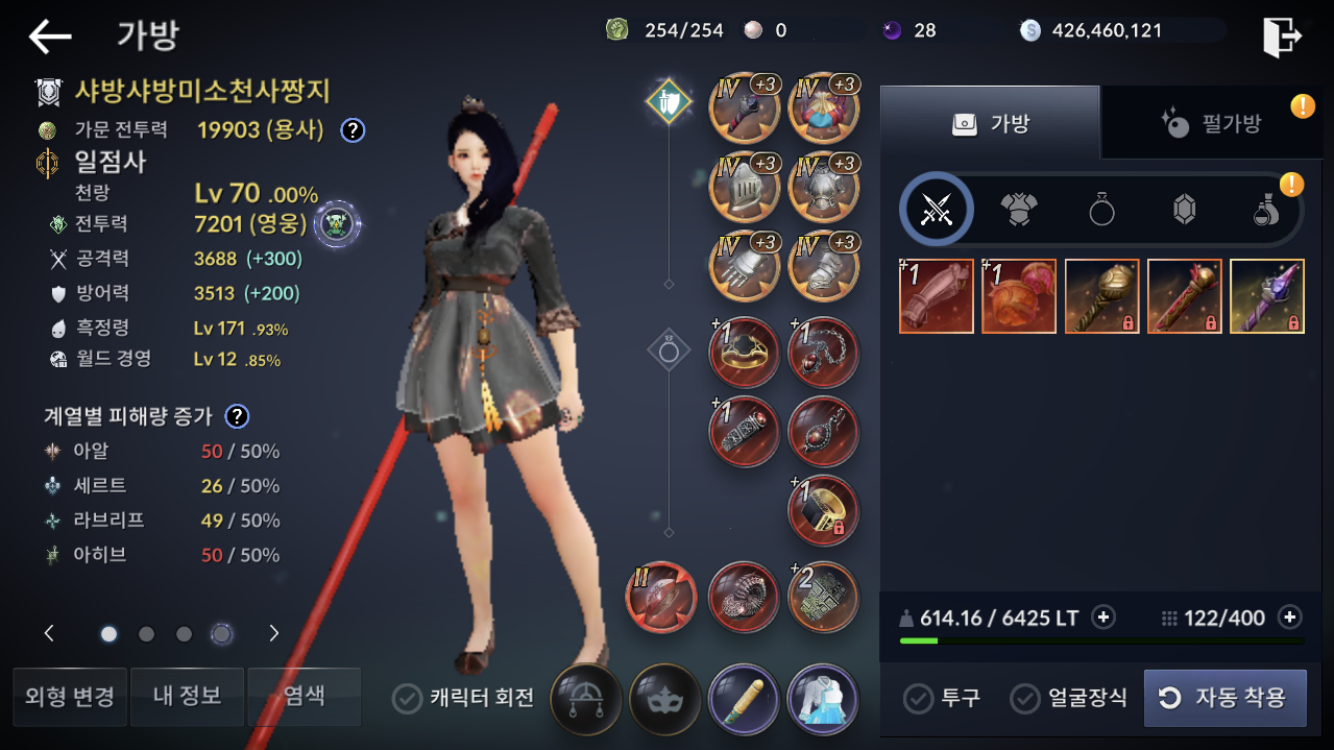Screen dimensions: 1334x750
Task: Click the 염색 dye button
Action: pos(304,696)
